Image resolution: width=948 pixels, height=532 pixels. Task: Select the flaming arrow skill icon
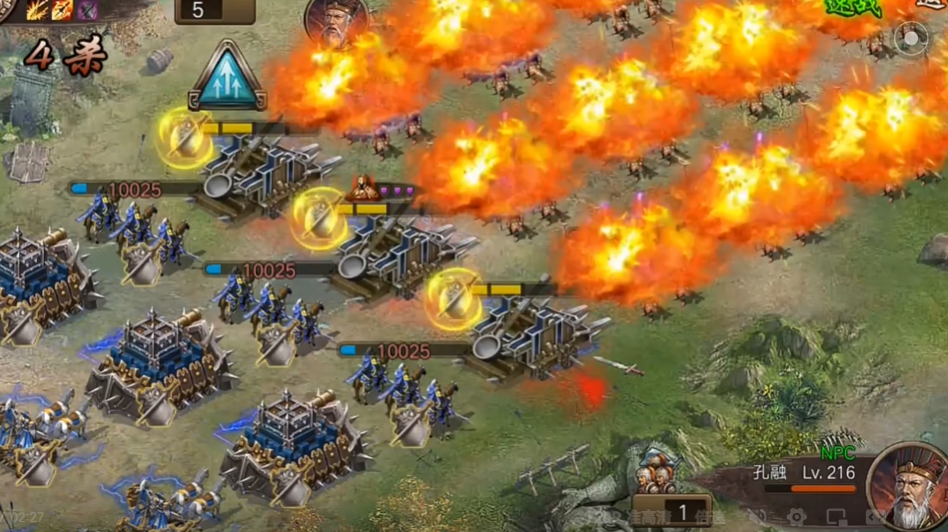point(63,9)
